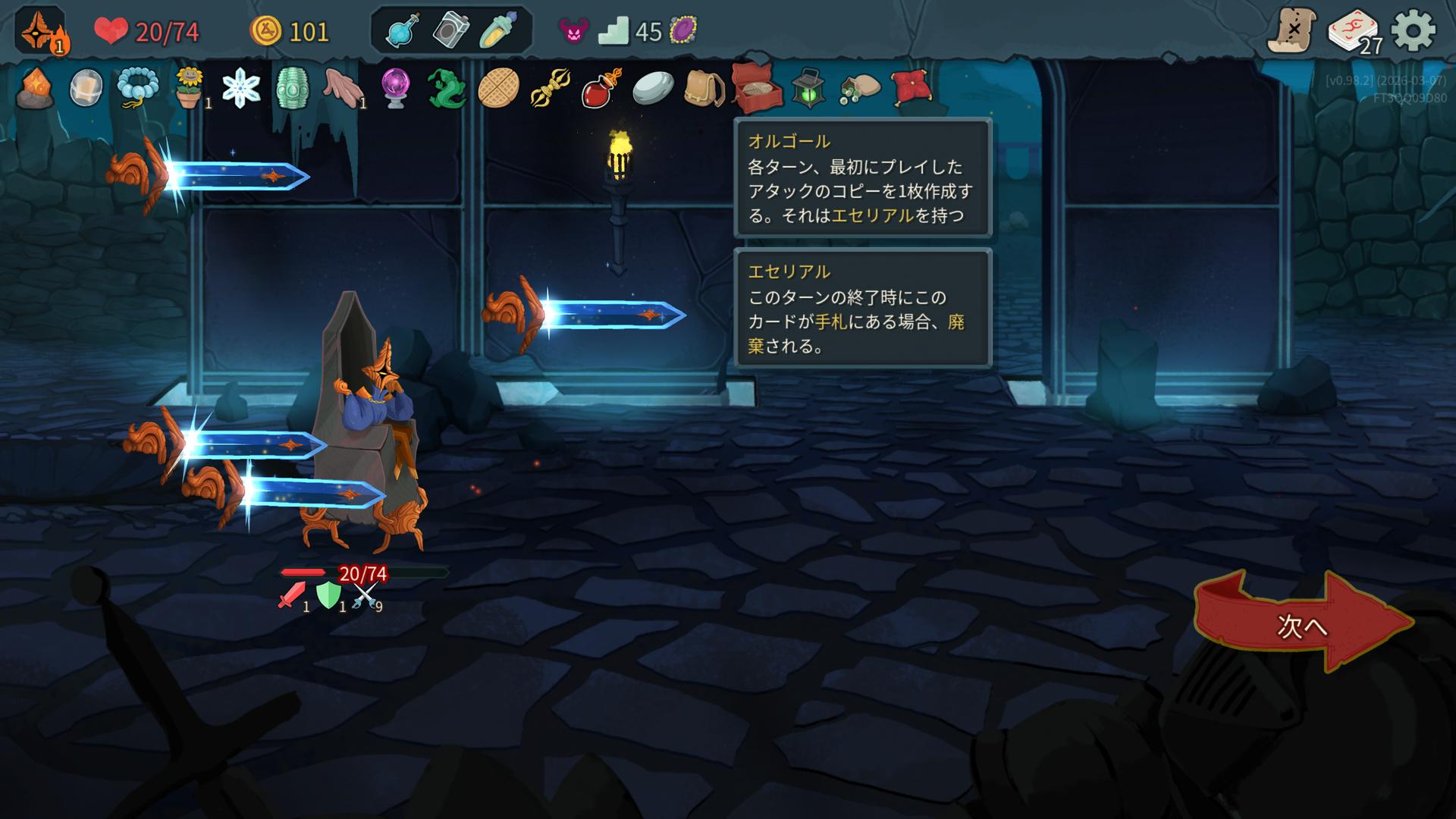Select the blue round potion flask
The width and height of the screenshot is (1456, 819).
click(x=403, y=31)
